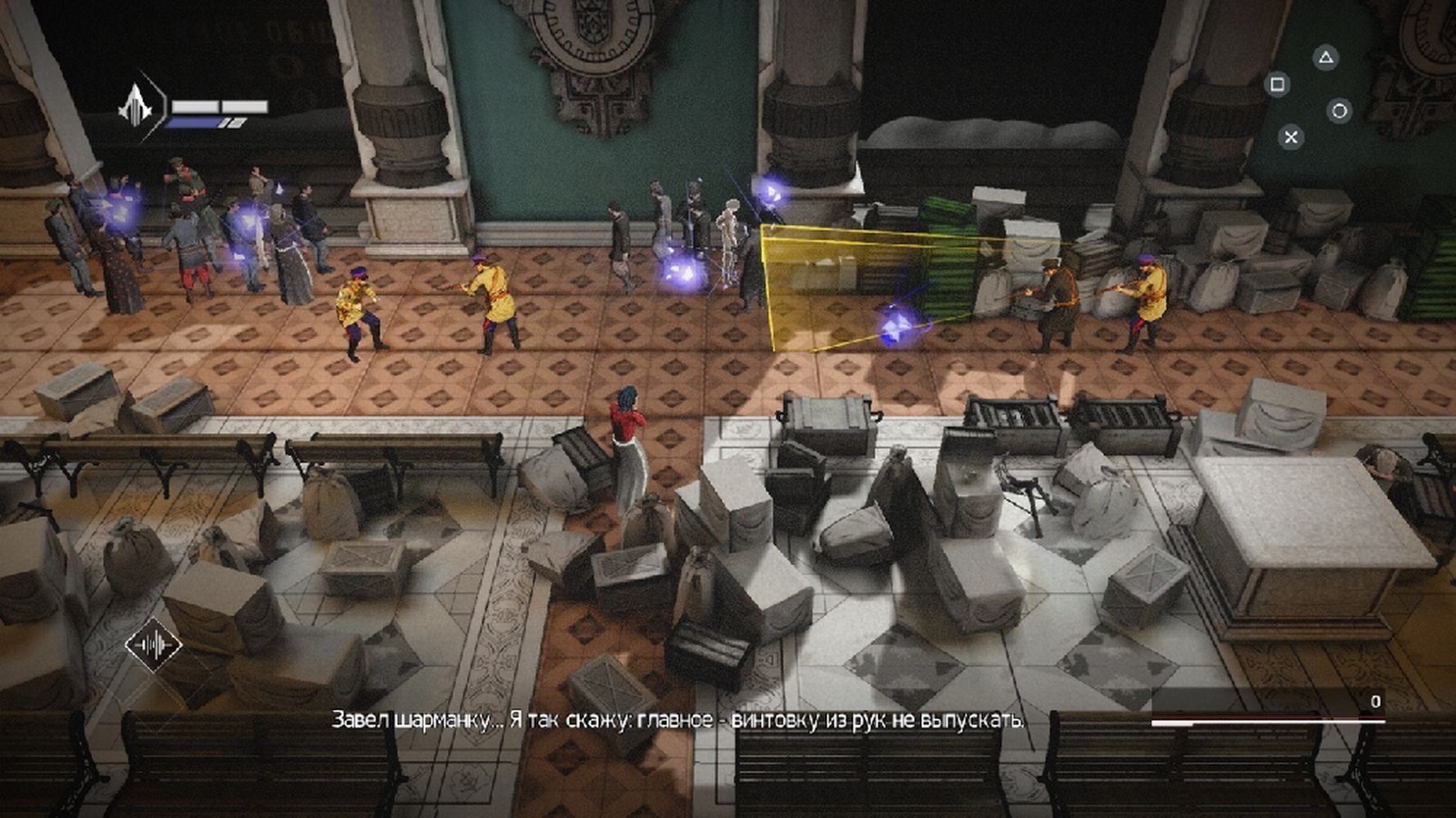Activate the sound wave diamond icon
Screen dimensions: 1456x818
154,645
